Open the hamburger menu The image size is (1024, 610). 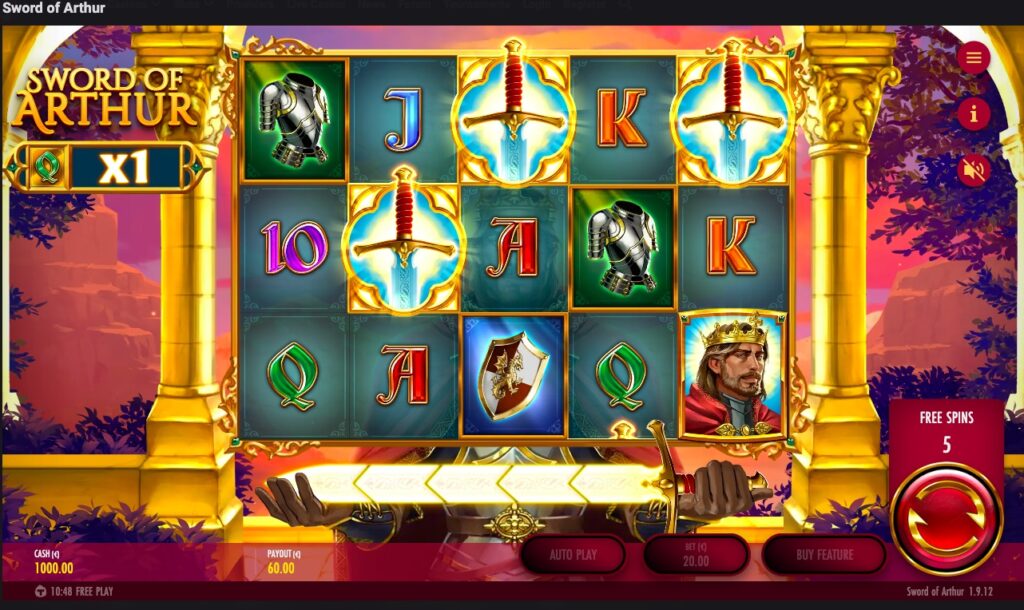coord(973,57)
